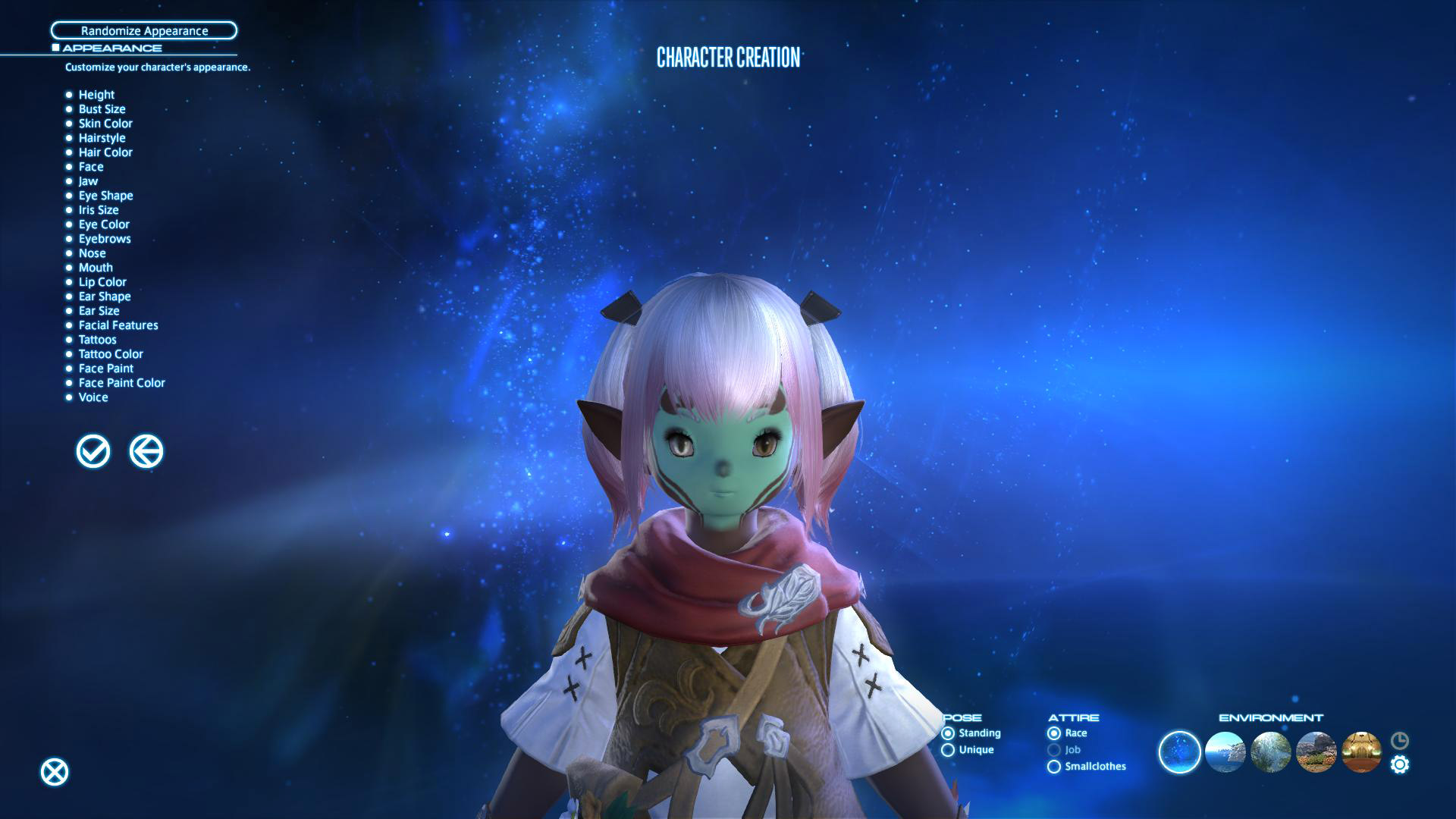Open the Eye Color entry
Screen dimensions: 1456x819
click(104, 224)
